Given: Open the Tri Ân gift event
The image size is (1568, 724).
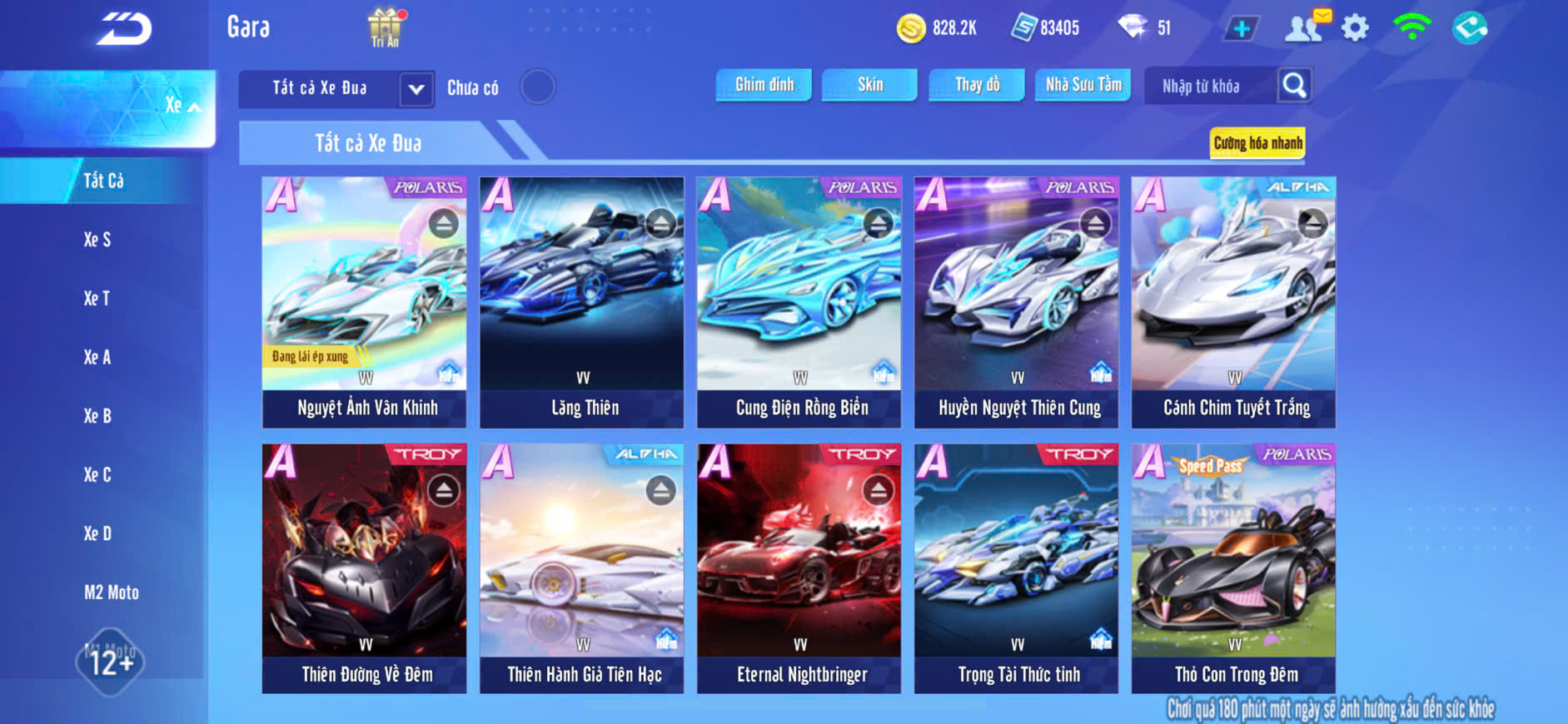Looking at the screenshot, I should [385, 27].
